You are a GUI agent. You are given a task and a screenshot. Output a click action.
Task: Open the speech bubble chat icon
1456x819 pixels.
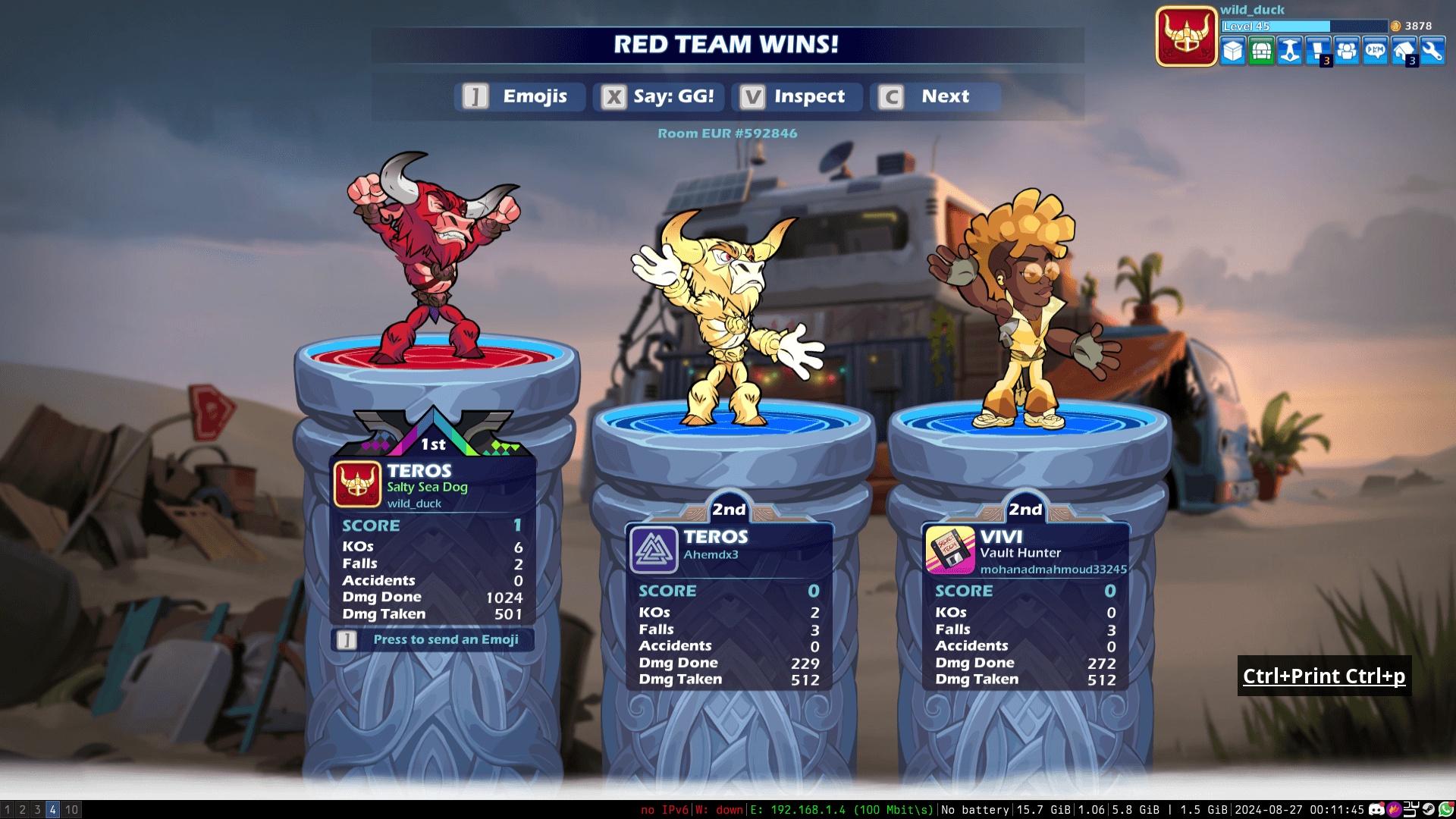click(1375, 52)
